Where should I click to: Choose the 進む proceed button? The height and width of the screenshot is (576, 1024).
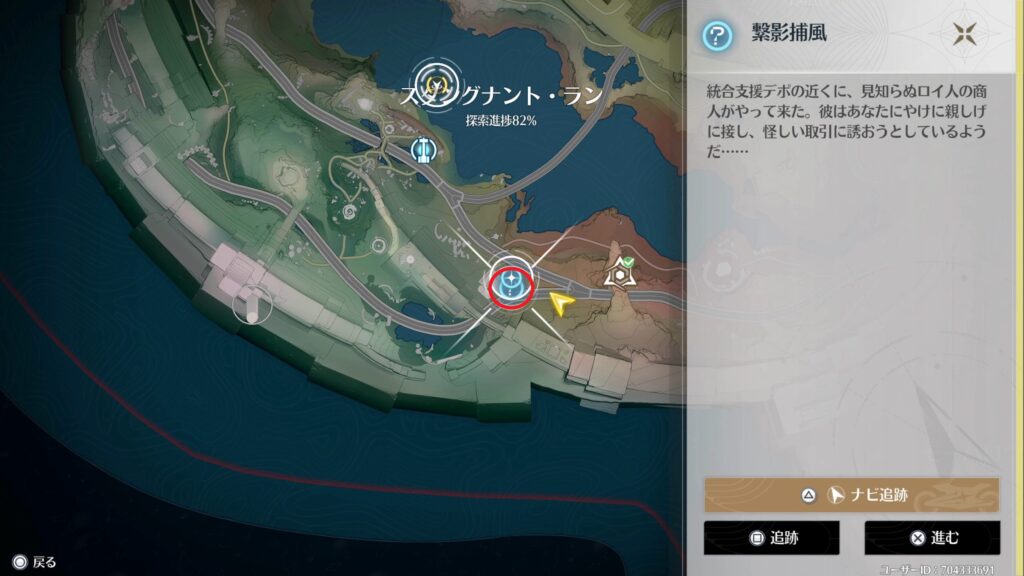click(931, 537)
